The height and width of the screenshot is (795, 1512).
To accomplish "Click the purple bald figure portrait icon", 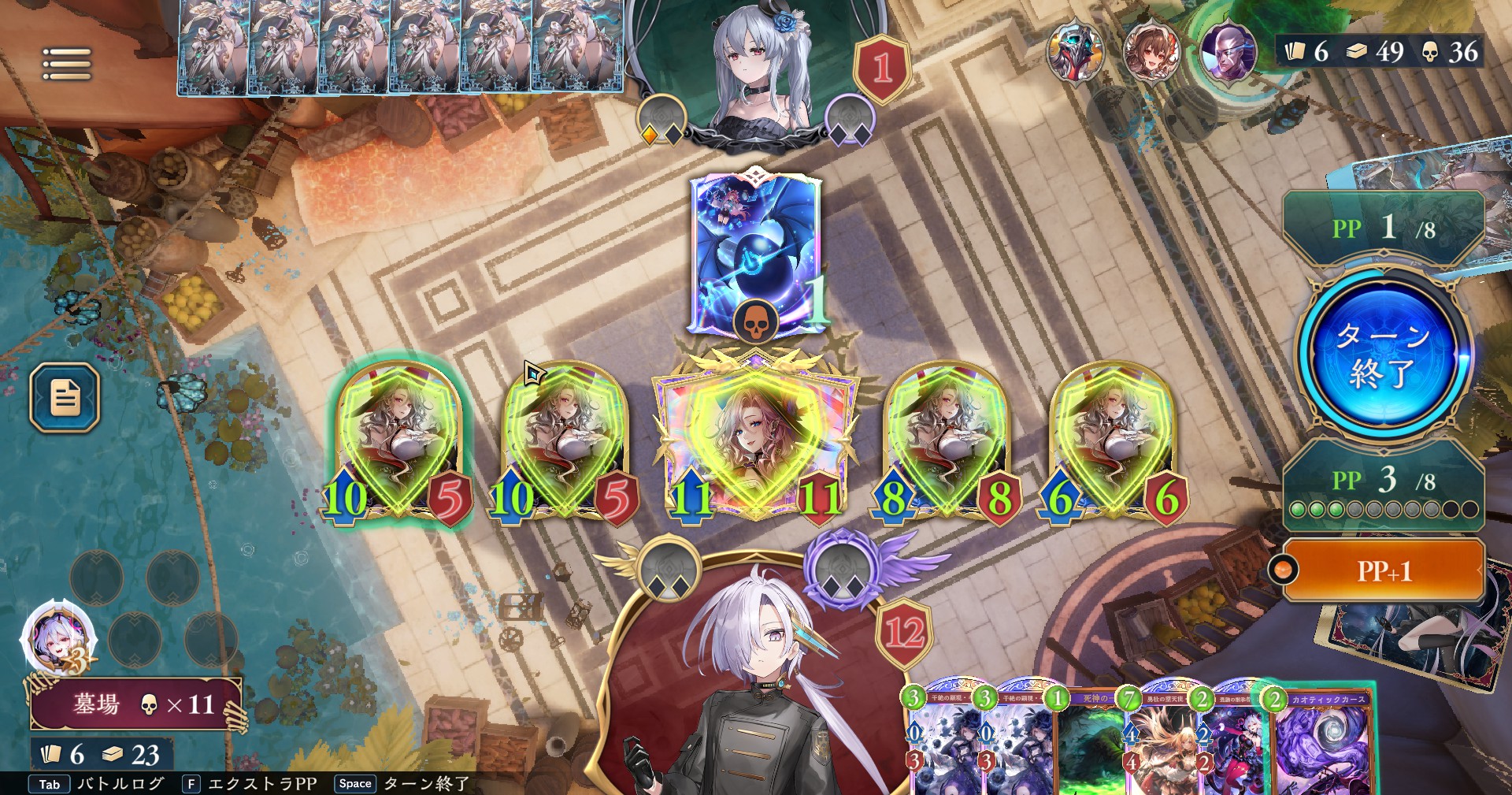I will pyautogui.click(x=1227, y=51).
